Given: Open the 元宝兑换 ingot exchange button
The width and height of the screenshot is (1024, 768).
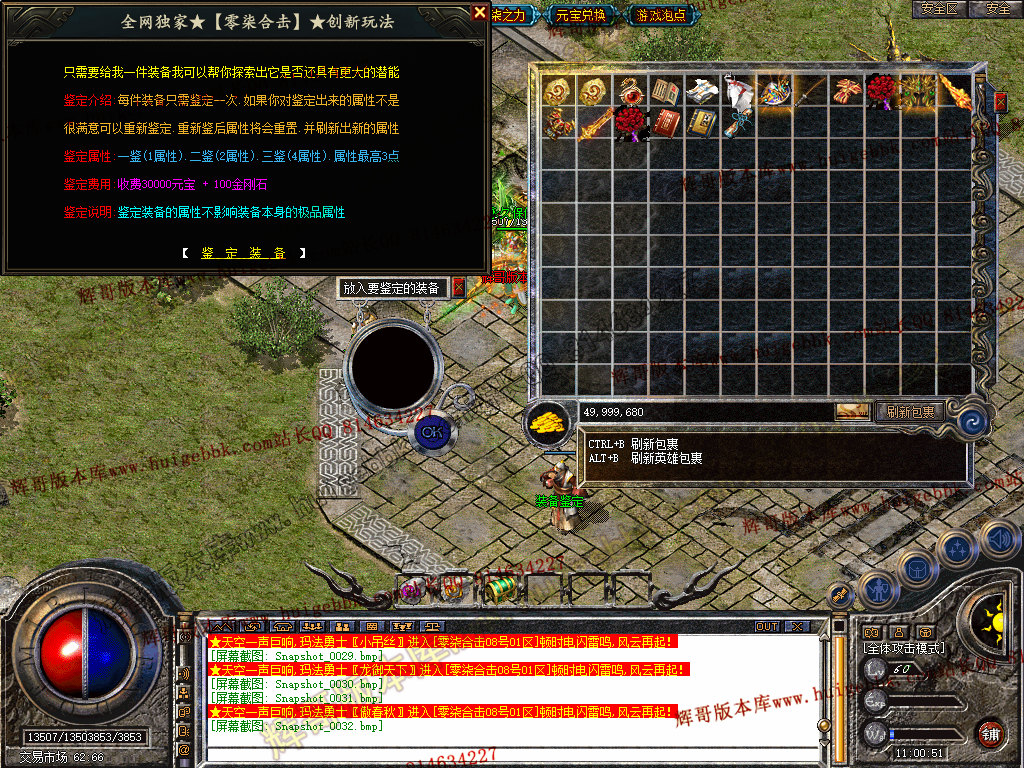Looking at the screenshot, I should 581,15.
